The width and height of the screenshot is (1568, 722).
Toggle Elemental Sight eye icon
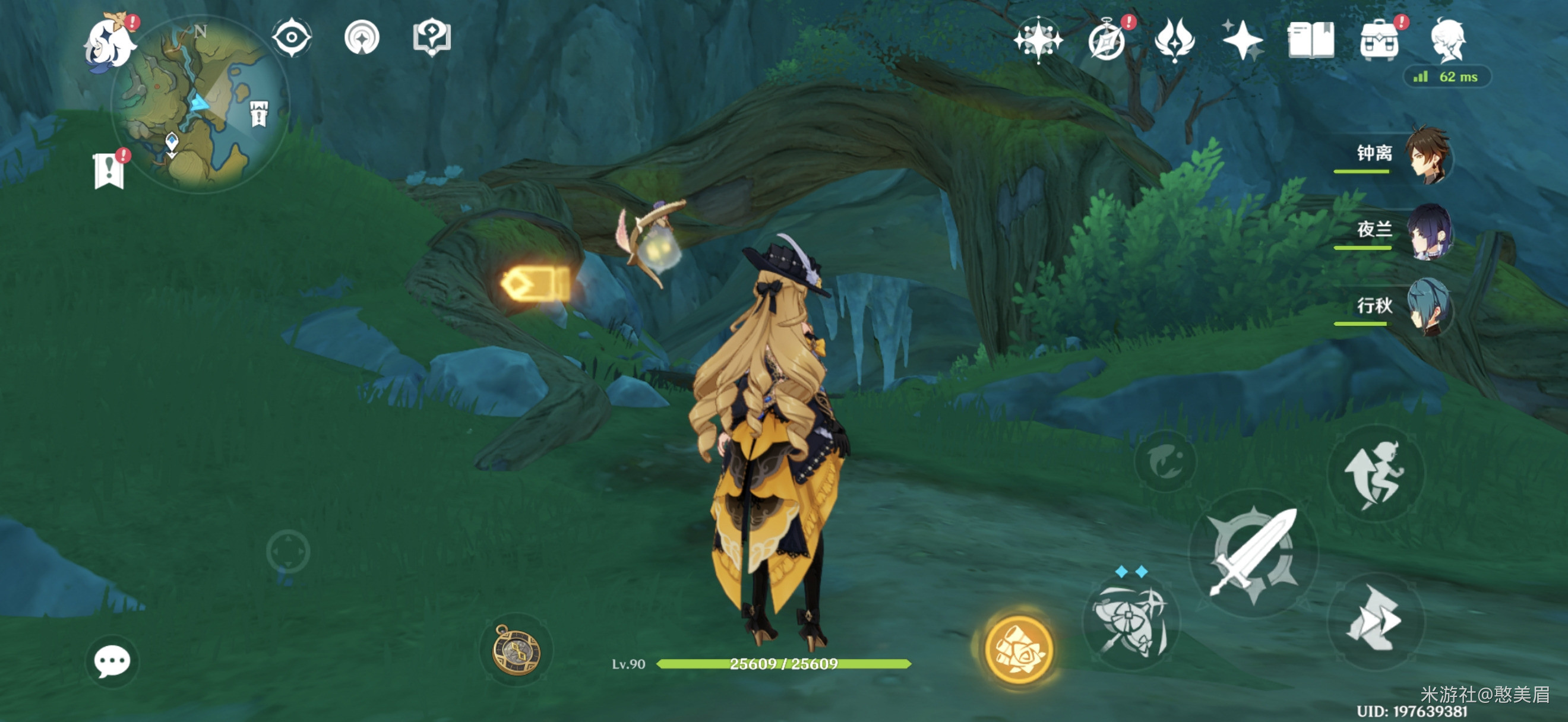point(292,38)
